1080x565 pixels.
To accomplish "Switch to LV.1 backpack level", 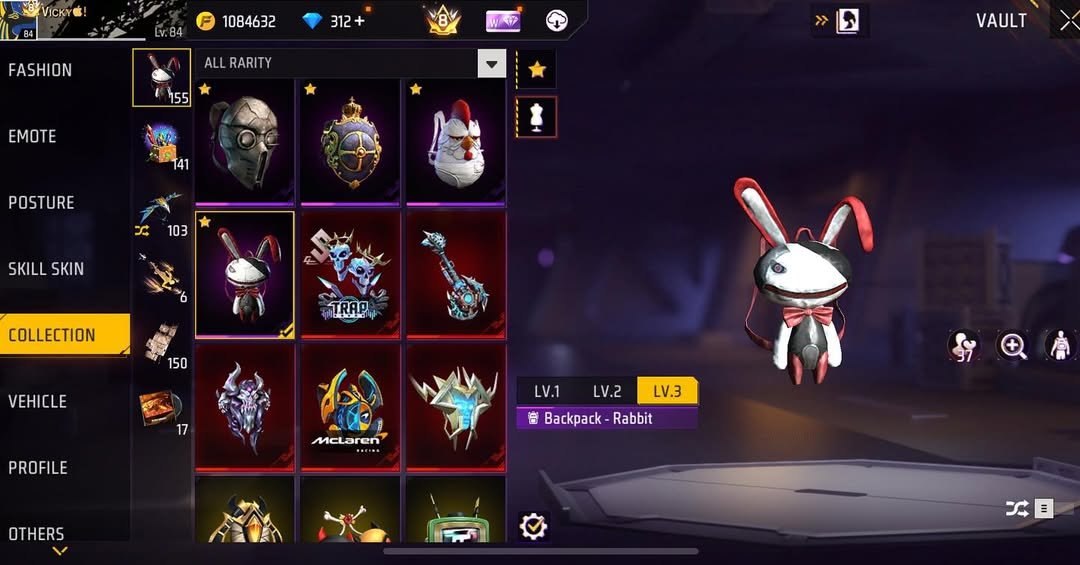I will pyautogui.click(x=547, y=391).
